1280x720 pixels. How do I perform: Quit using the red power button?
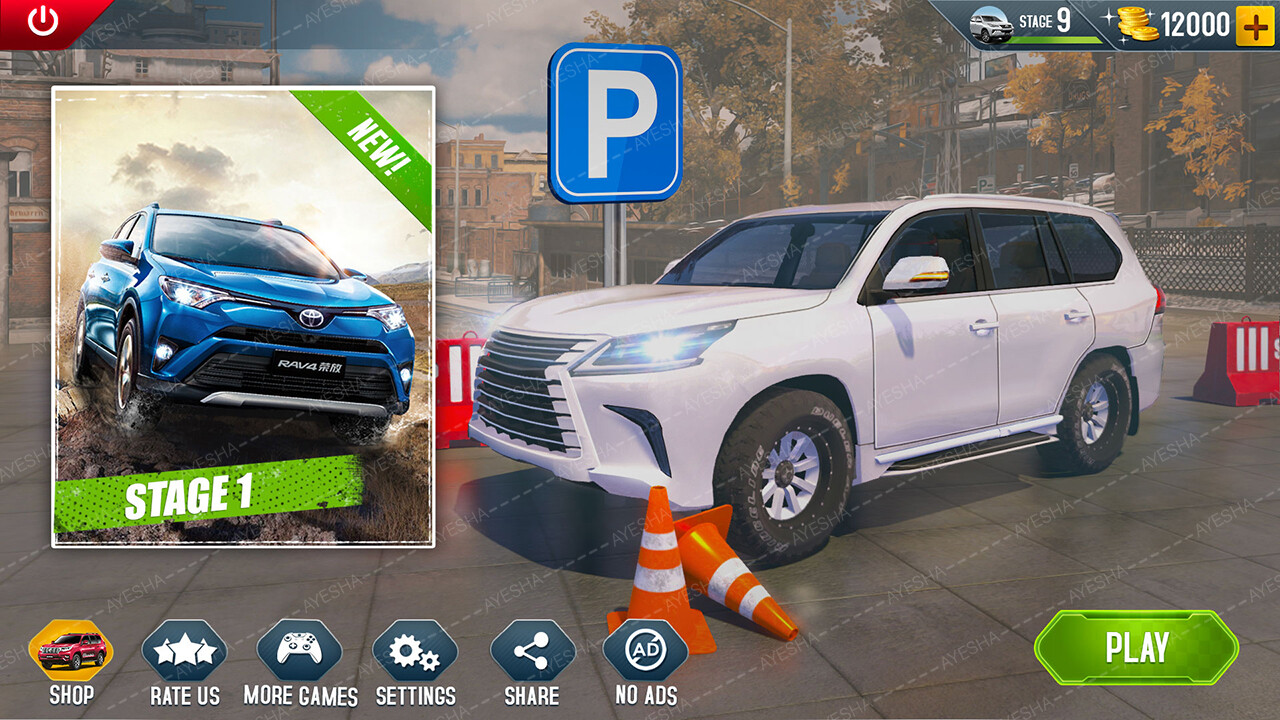coord(43,21)
